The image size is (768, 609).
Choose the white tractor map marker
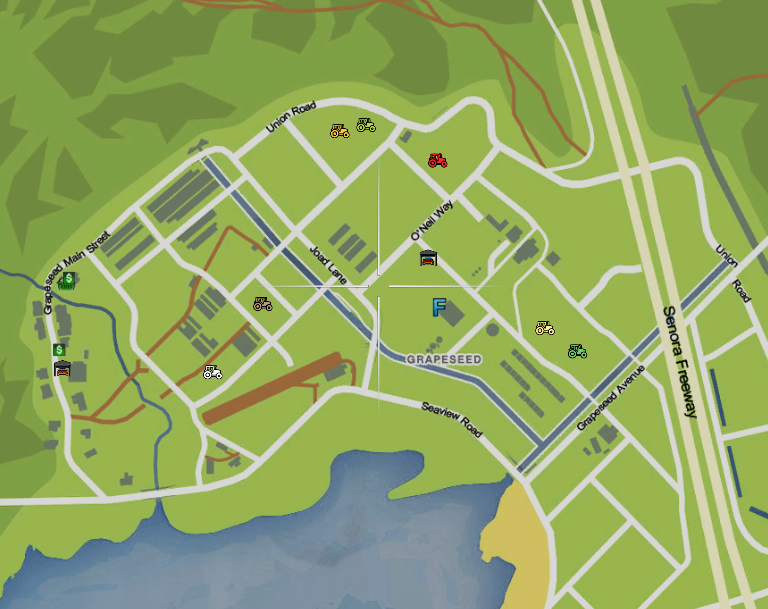coord(212,373)
